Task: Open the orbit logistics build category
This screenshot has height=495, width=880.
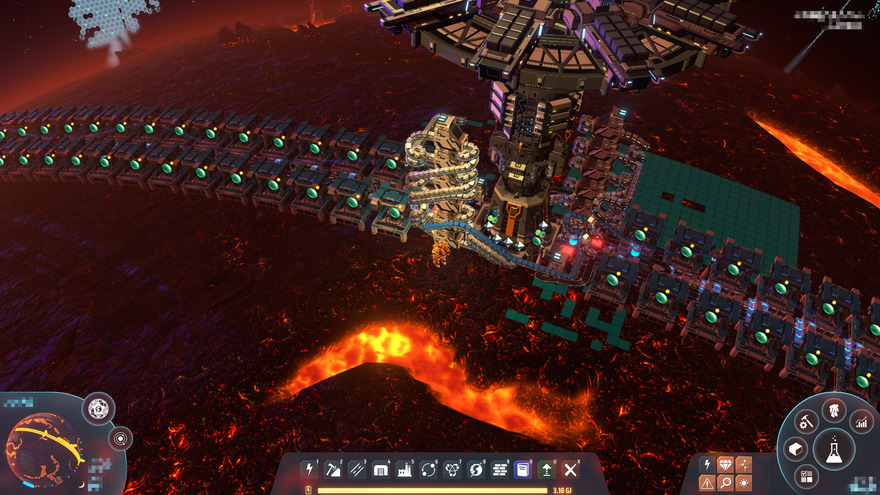Action: (428, 469)
